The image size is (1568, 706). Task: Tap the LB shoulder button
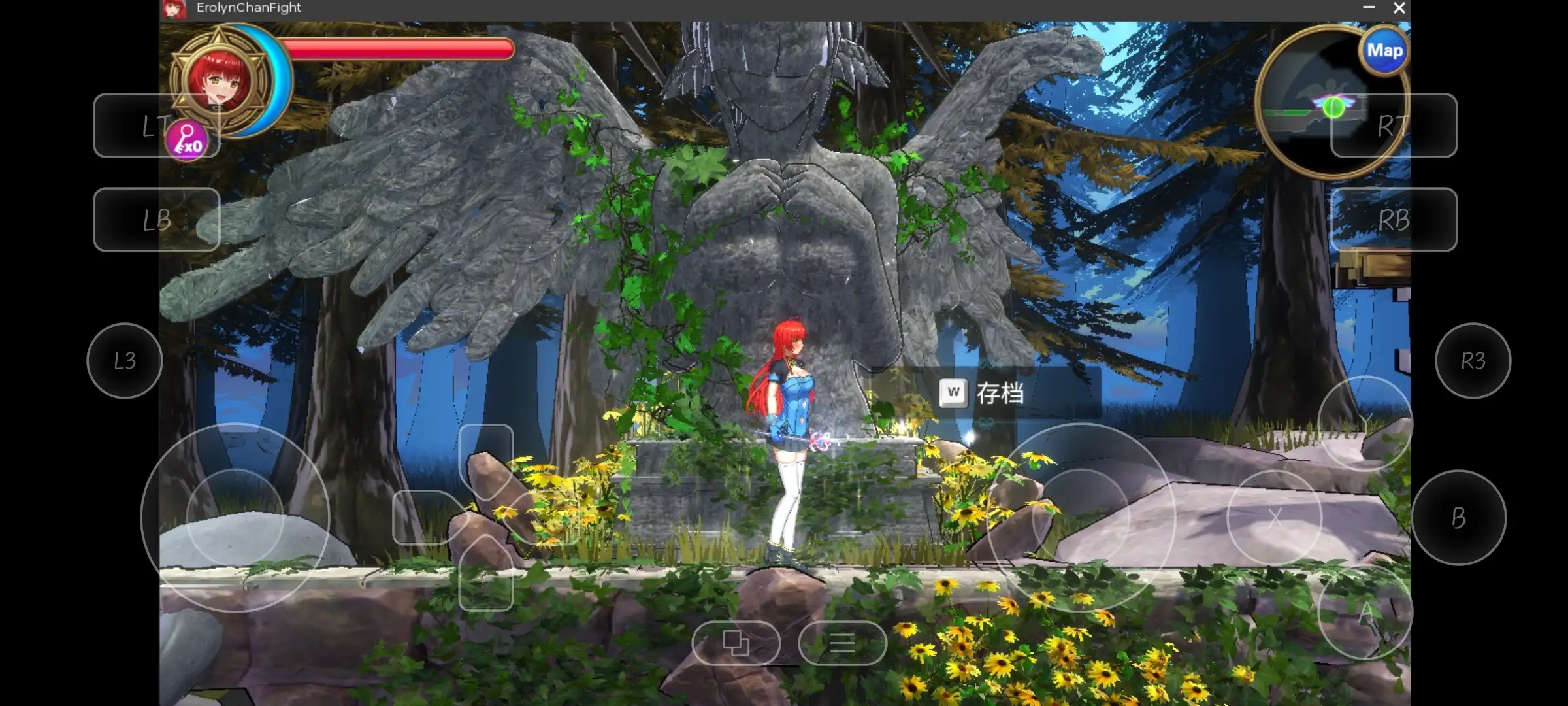[x=157, y=220]
